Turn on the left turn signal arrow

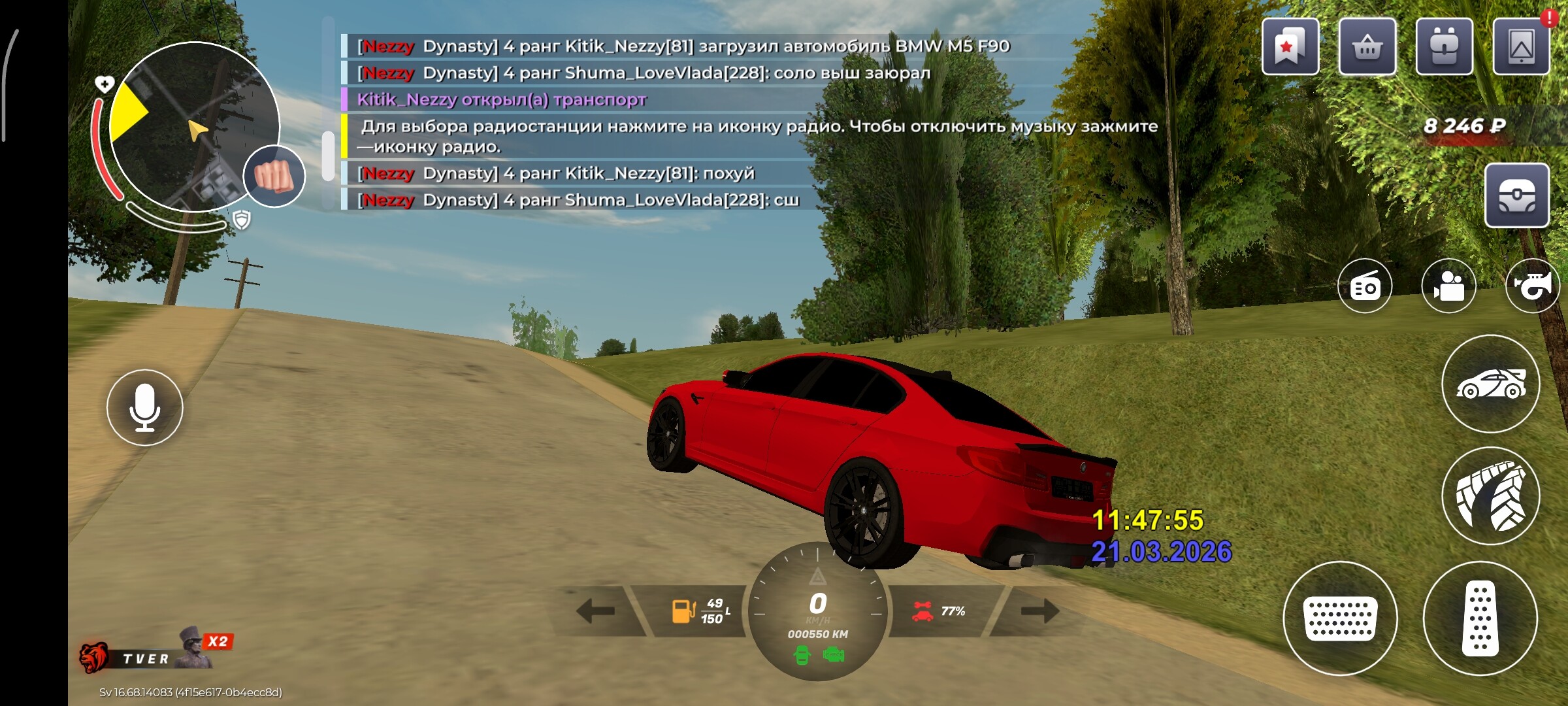click(x=595, y=611)
